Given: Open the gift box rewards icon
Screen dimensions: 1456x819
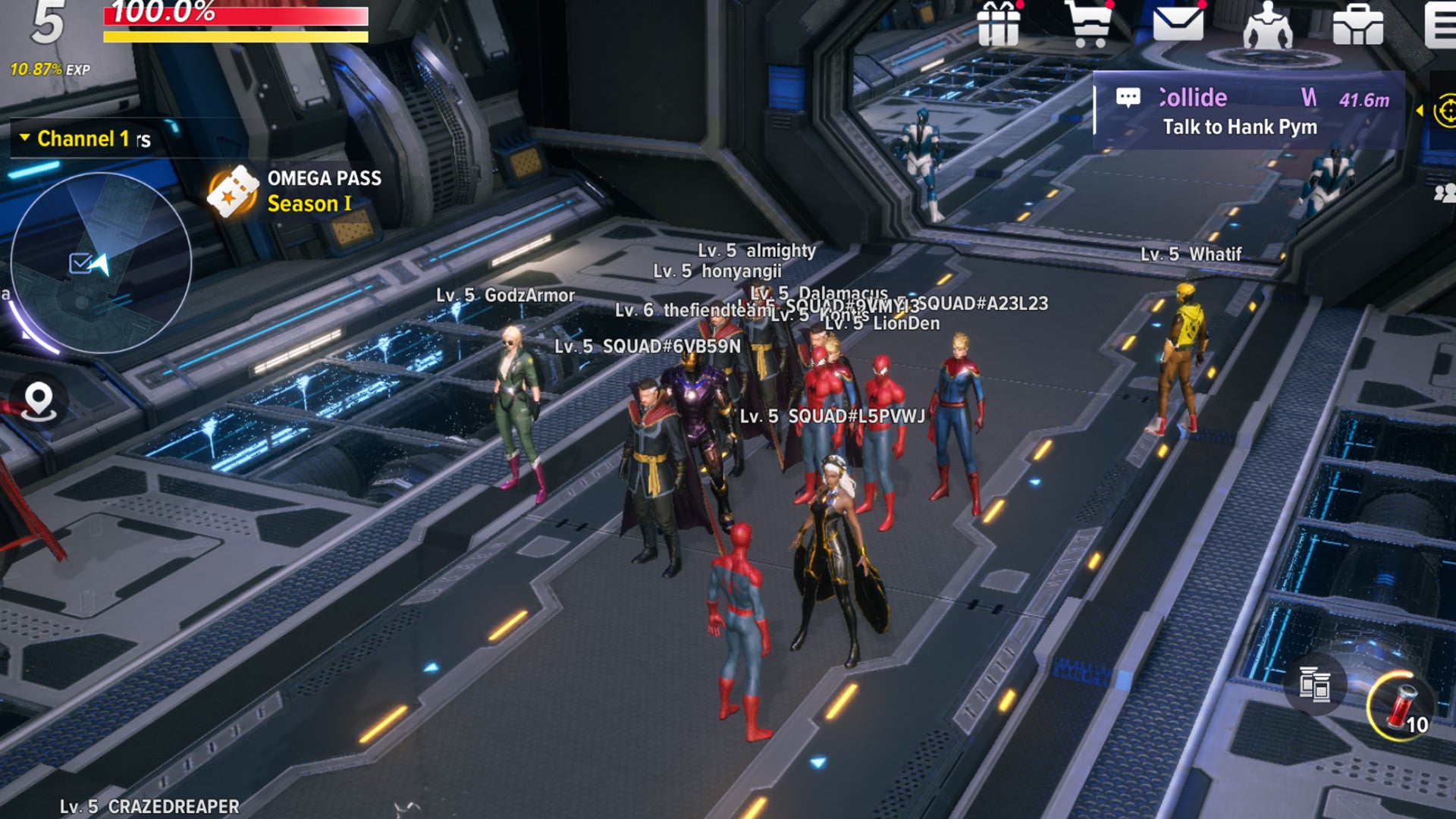Looking at the screenshot, I should click(998, 24).
